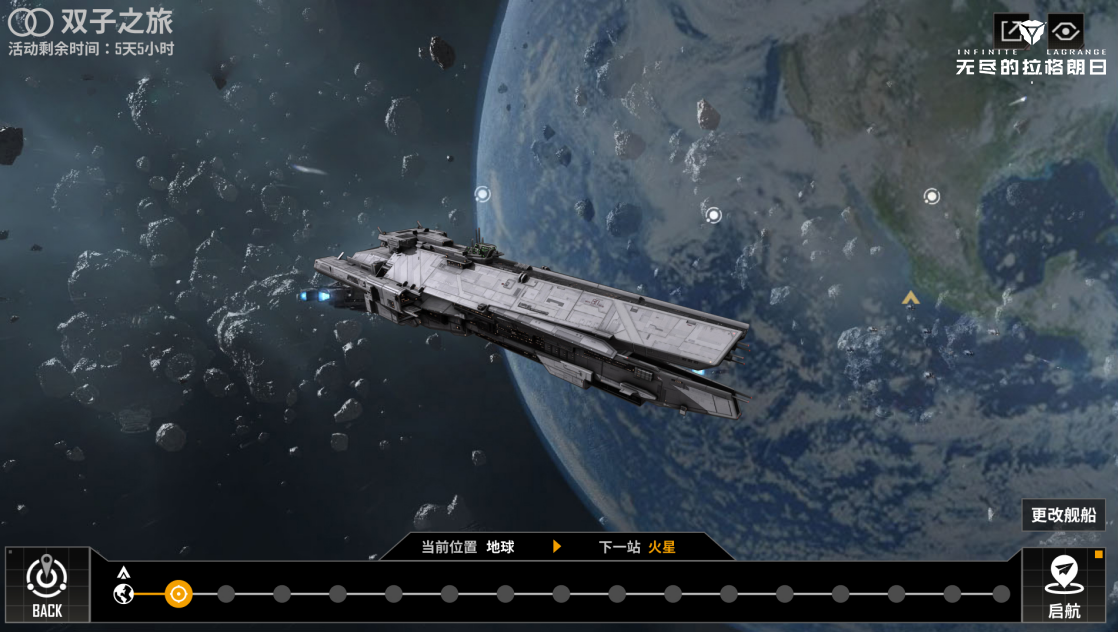Viewport: 1118px width, 632px height.
Task: Click the Earth globe start node
Action: point(124,594)
